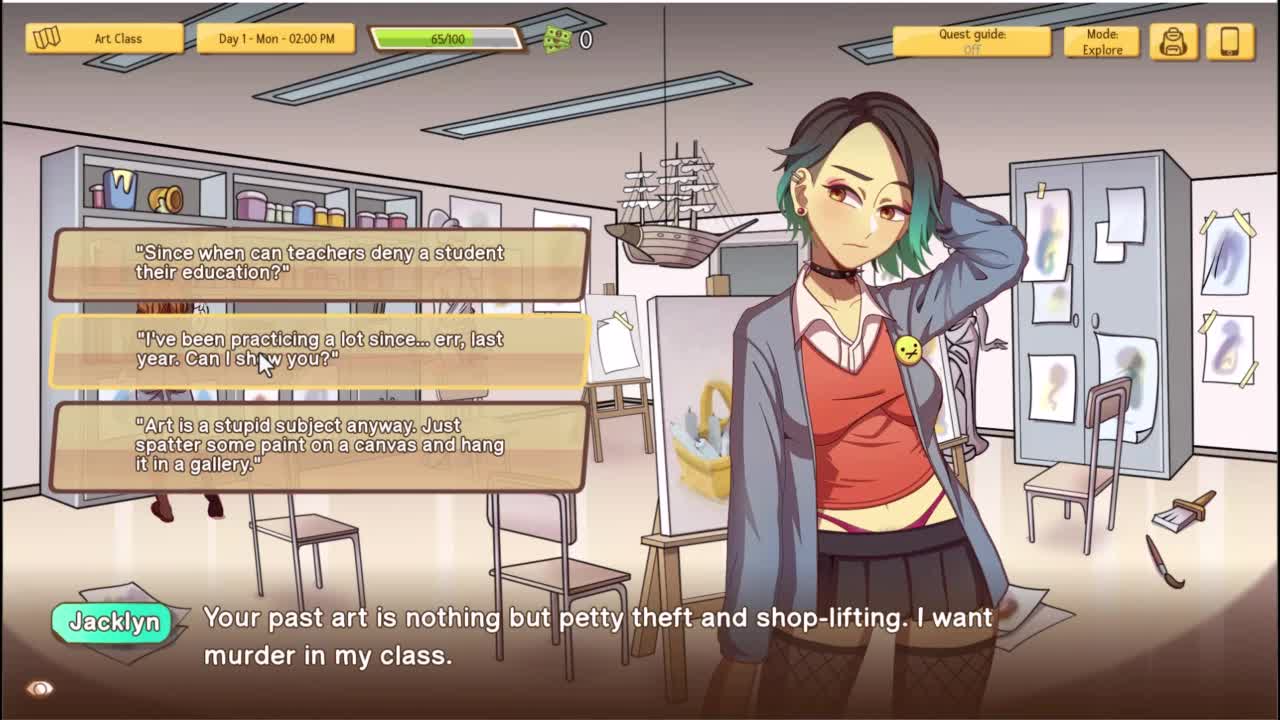
Task: Choose the reply about teachers denying education
Action: (x=319, y=263)
